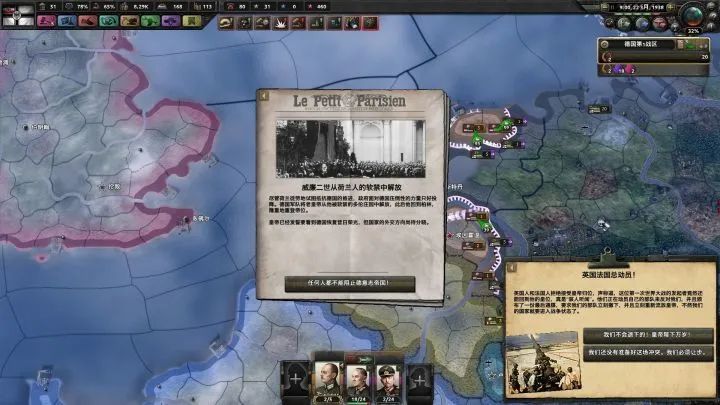Collapse the German 1st theater panel
Viewport: 720px width, 405px height.
[604, 44]
